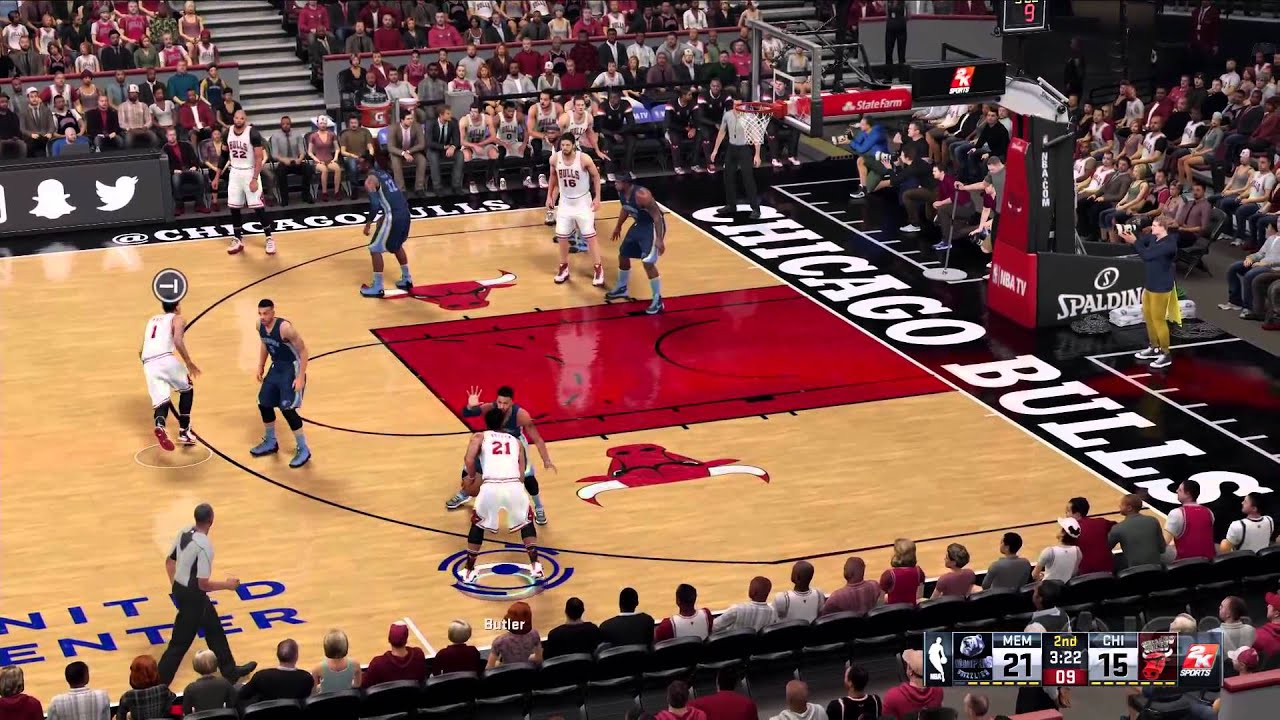
Task: Select the Chicago Bulls logo on the scoreboard
Action: [x=1155, y=660]
